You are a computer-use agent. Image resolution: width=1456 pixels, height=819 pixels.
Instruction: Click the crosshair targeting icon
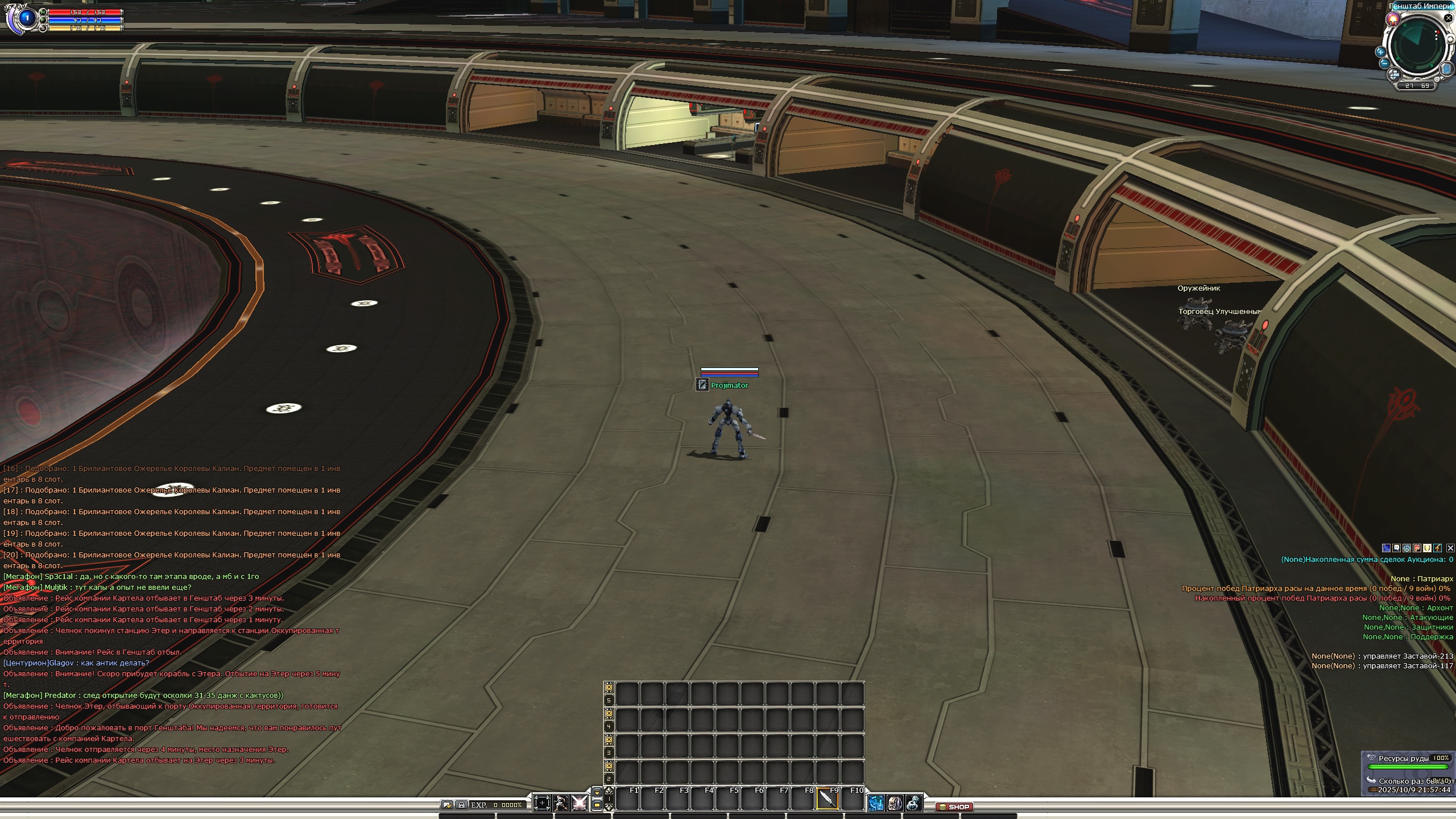tap(541, 803)
